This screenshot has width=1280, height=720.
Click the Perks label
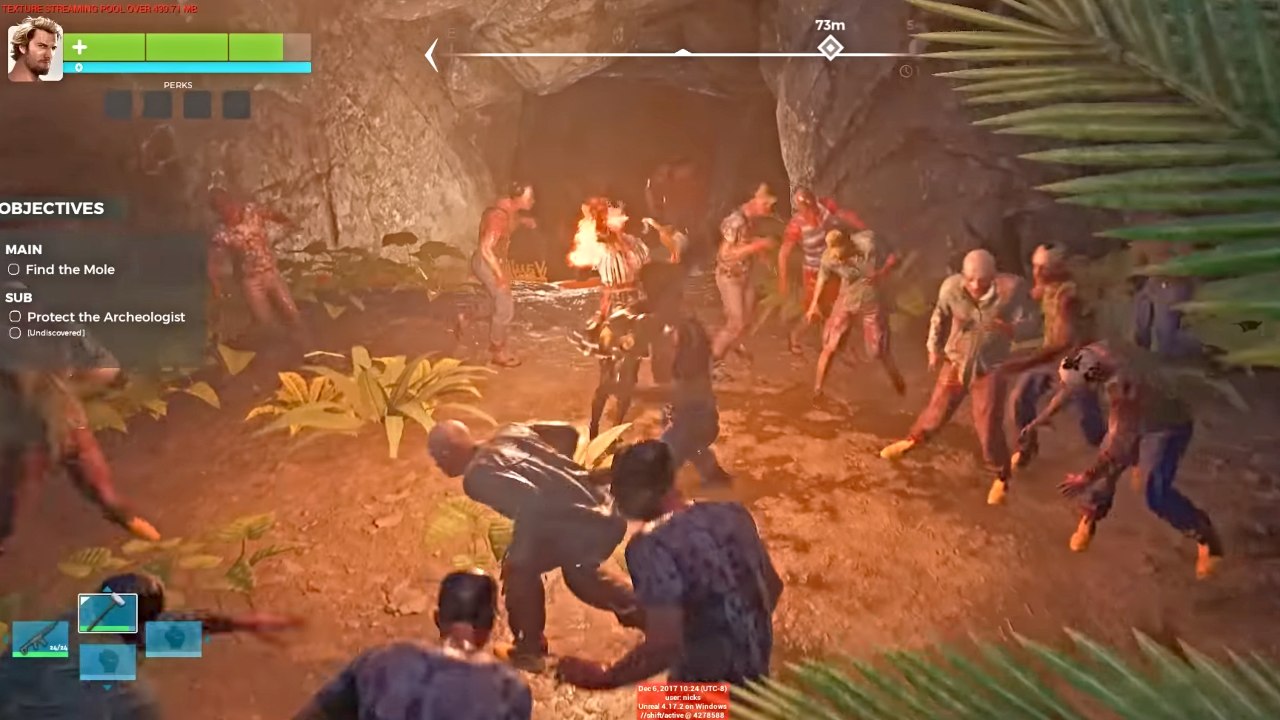(178, 85)
